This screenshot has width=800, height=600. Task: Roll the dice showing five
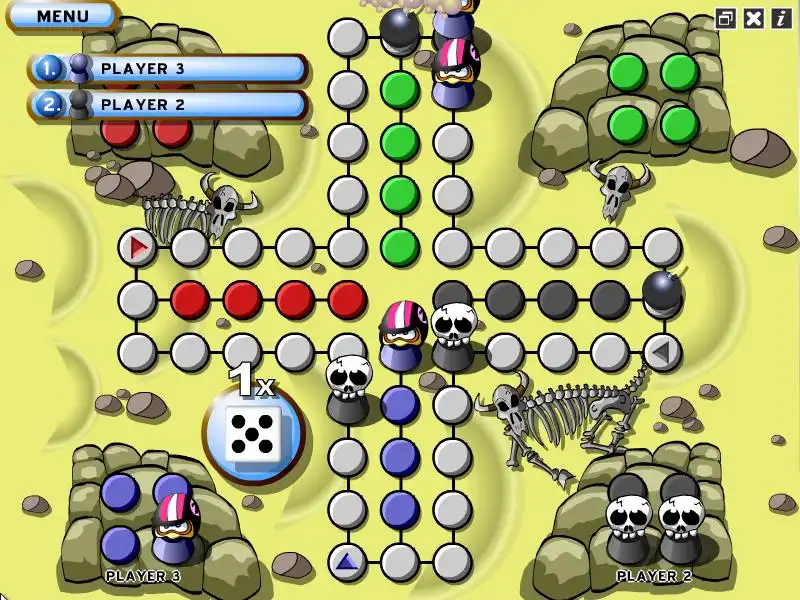coord(251,433)
